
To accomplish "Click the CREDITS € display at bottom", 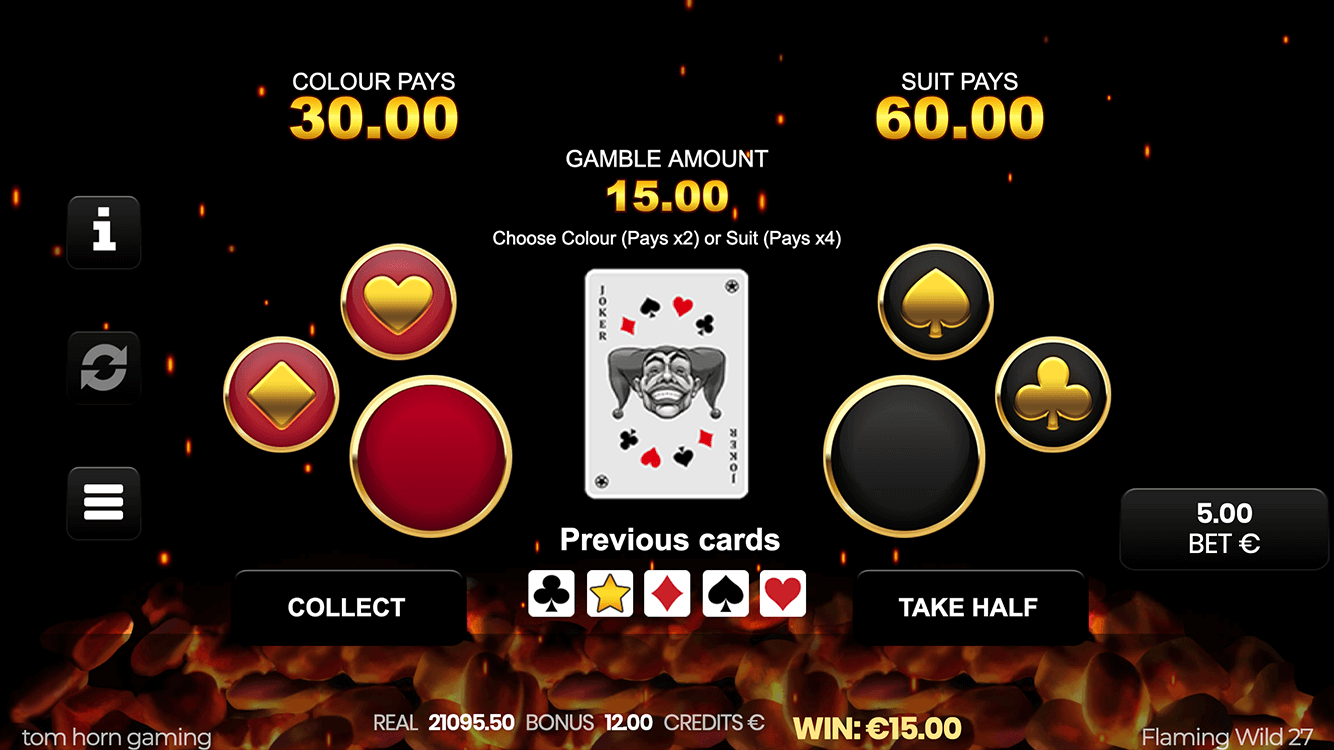I will pos(714,724).
